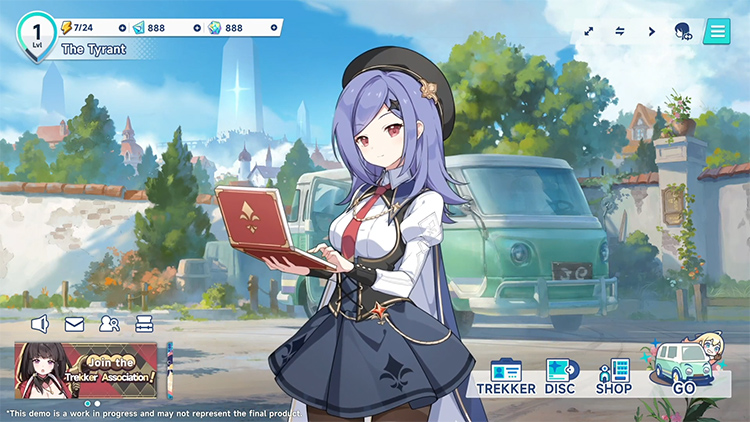Open the hamburger main menu
The image size is (750, 422).
(x=716, y=31)
